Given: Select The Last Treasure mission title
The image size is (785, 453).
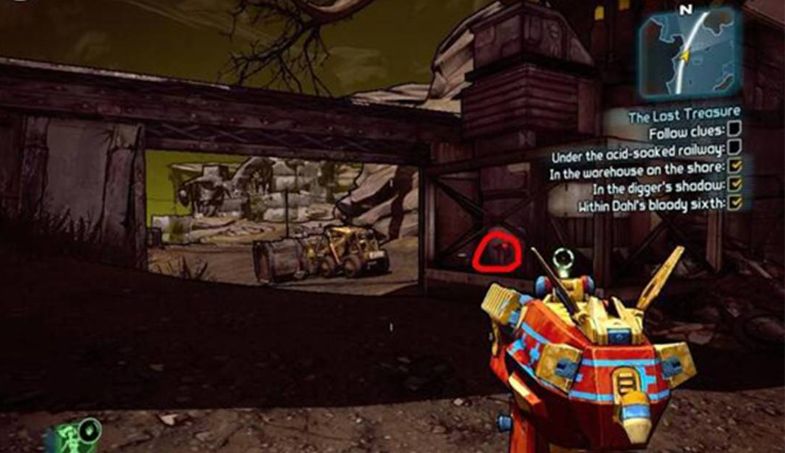Looking at the screenshot, I should (684, 117).
